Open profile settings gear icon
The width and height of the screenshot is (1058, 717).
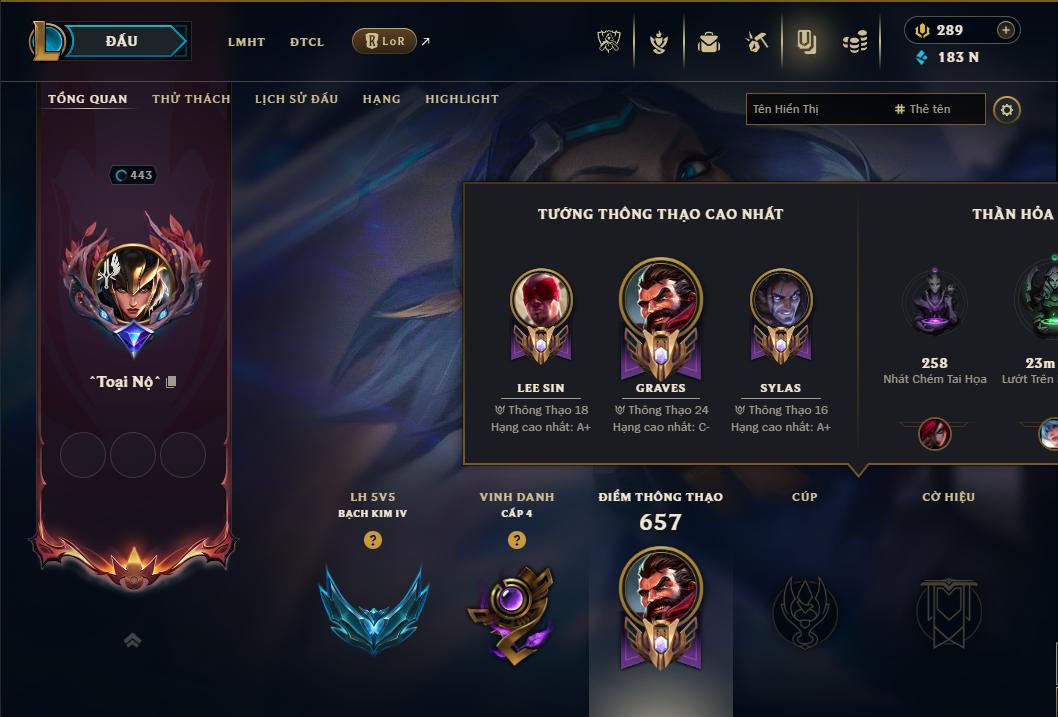pos(1007,110)
